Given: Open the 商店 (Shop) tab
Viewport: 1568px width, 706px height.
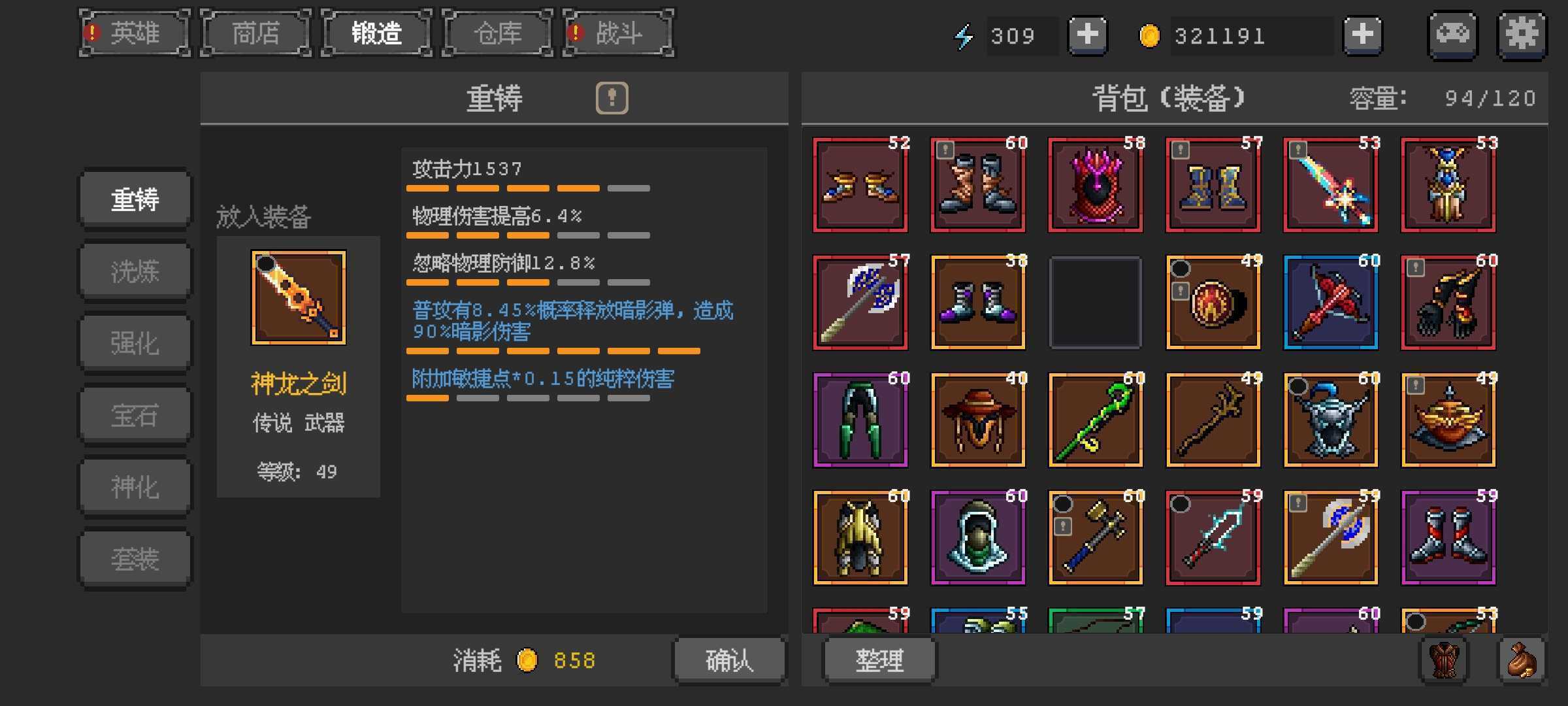Looking at the screenshot, I should click(256, 33).
